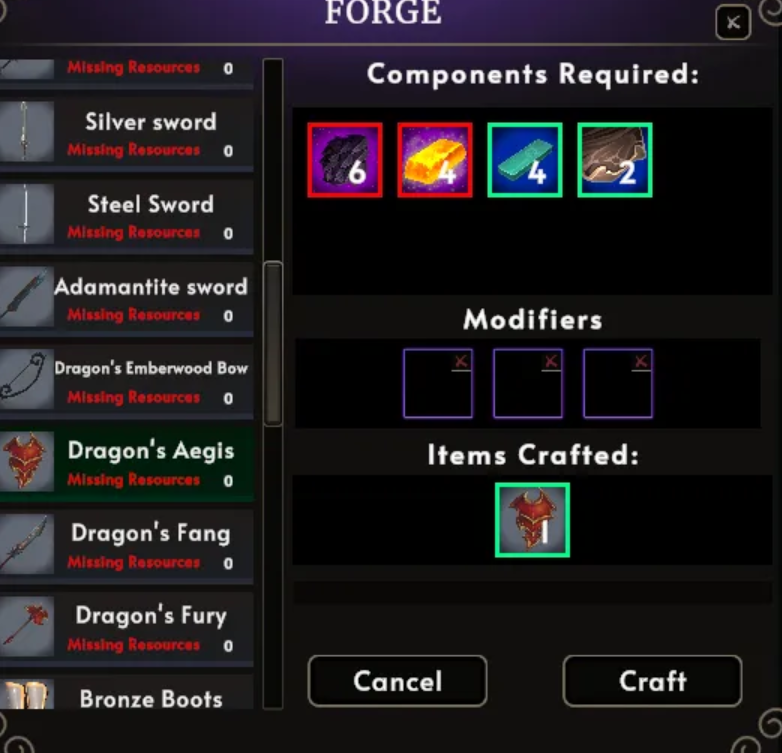Inspect the gold ingot component
The width and height of the screenshot is (782, 753).
[435, 160]
